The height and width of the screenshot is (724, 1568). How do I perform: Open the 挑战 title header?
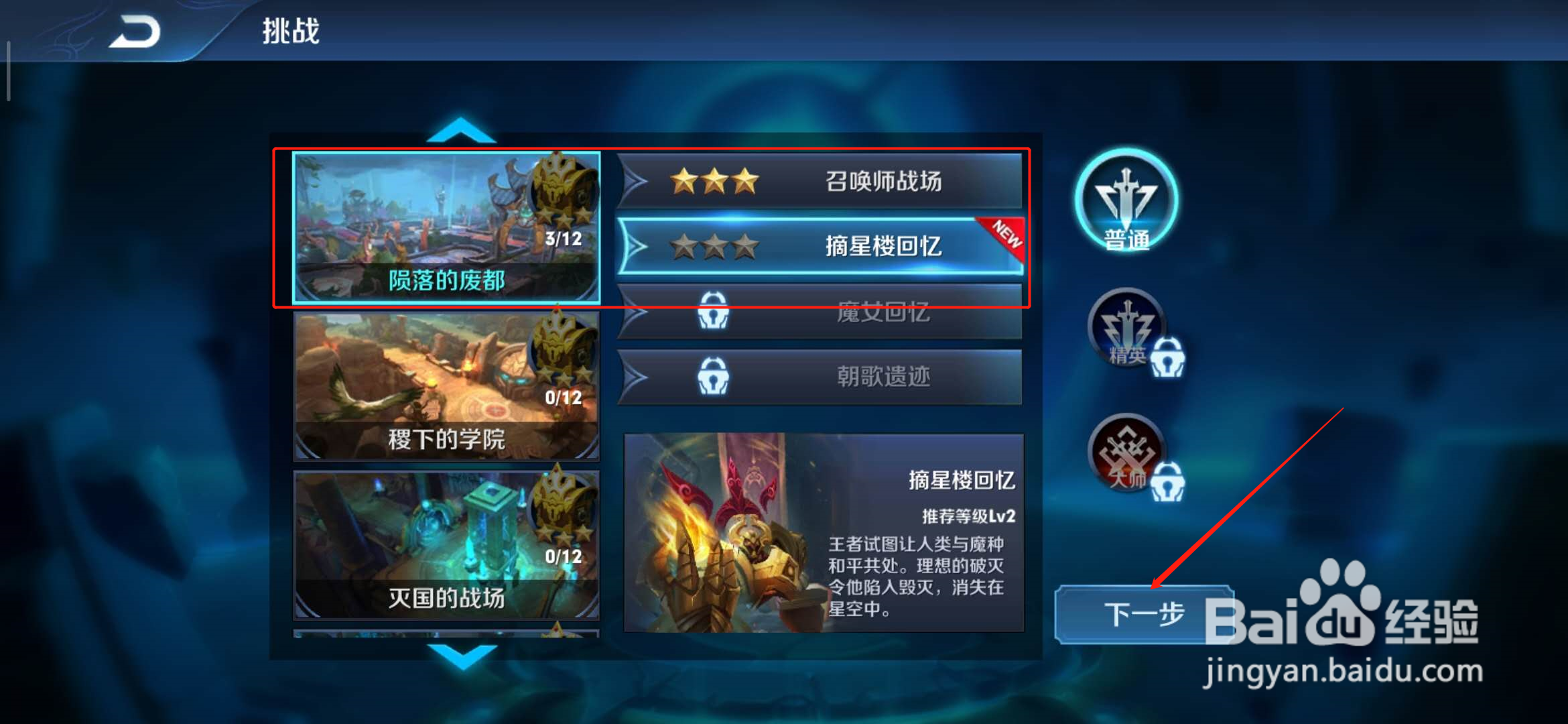(x=291, y=30)
